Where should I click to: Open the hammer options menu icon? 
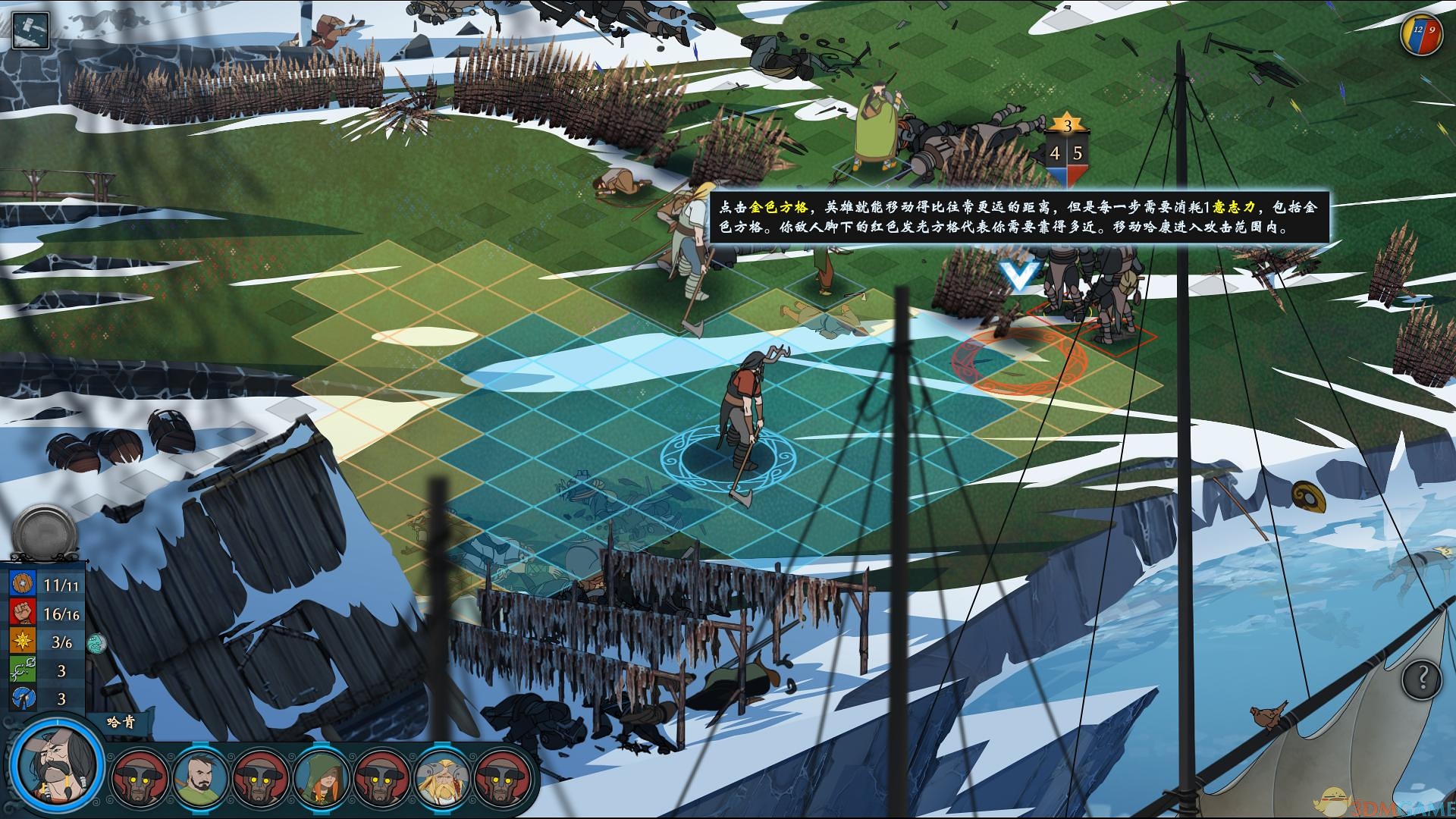30,30
